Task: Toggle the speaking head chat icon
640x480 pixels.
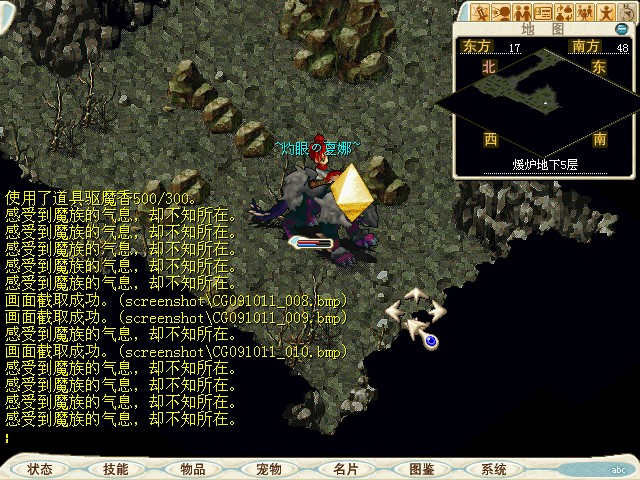Action: 502,13
